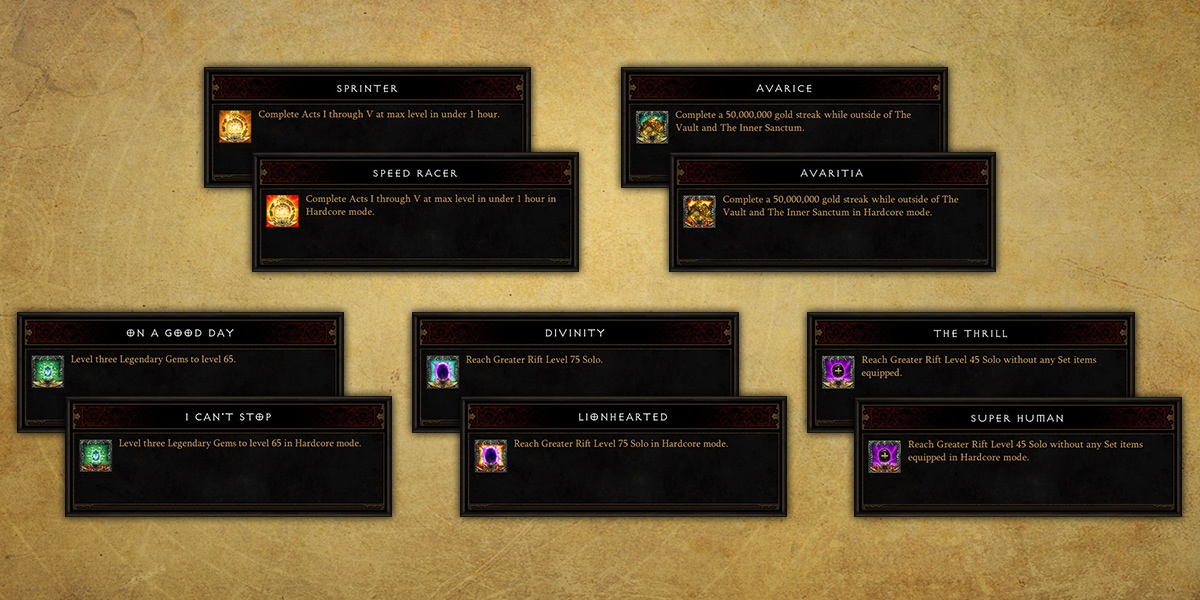Select The Thrill achievement panel
This screenshot has width=1200, height=600.
[x=970, y=333]
